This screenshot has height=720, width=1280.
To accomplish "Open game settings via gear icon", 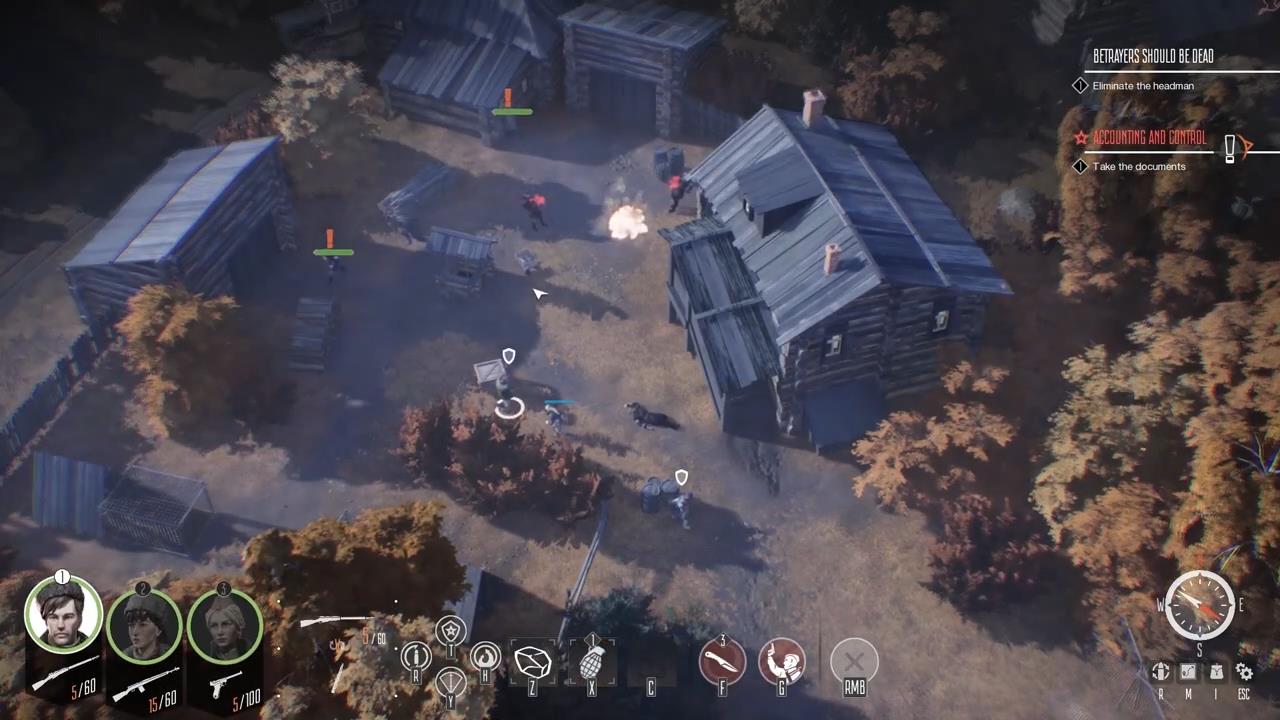I will (x=1244, y=671).
